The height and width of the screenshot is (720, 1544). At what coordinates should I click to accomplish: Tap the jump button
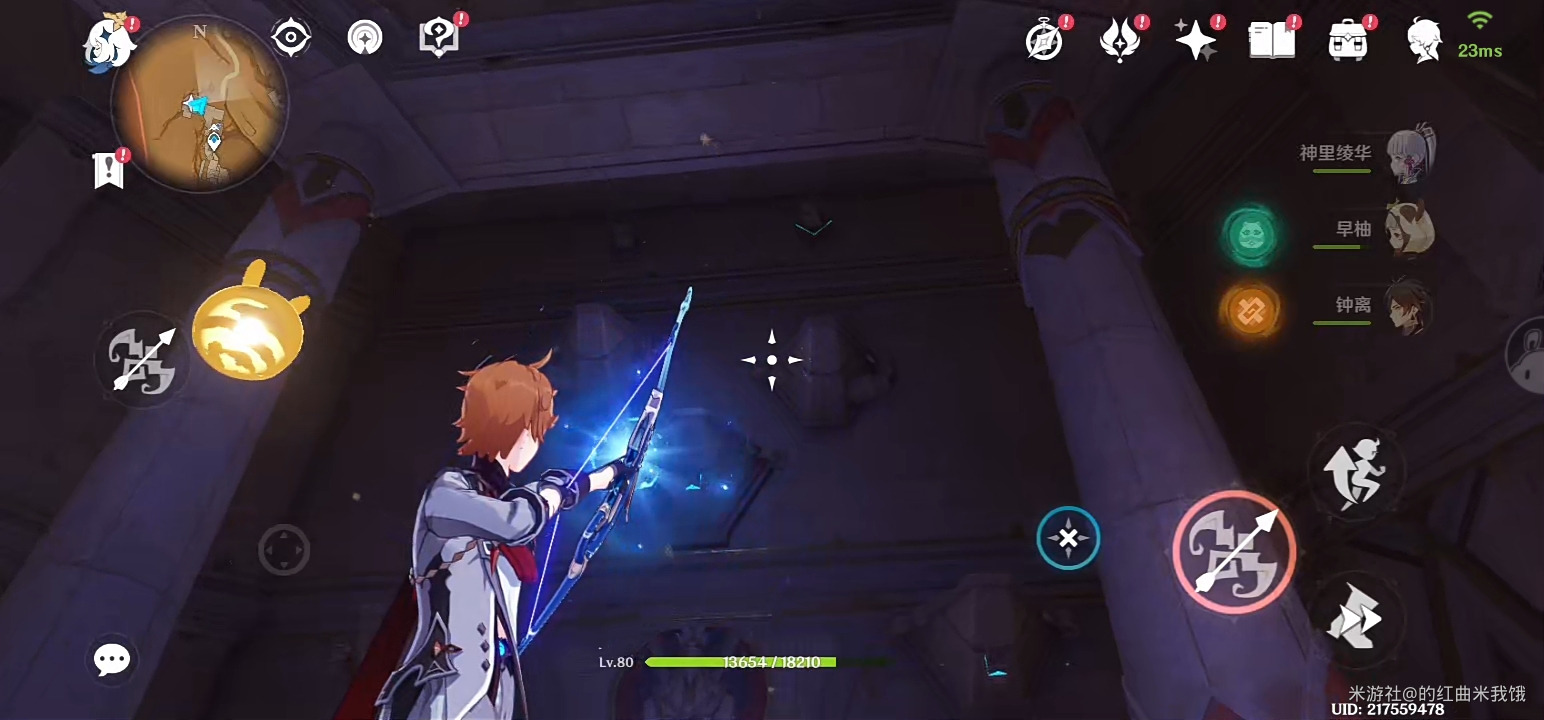1356,471
